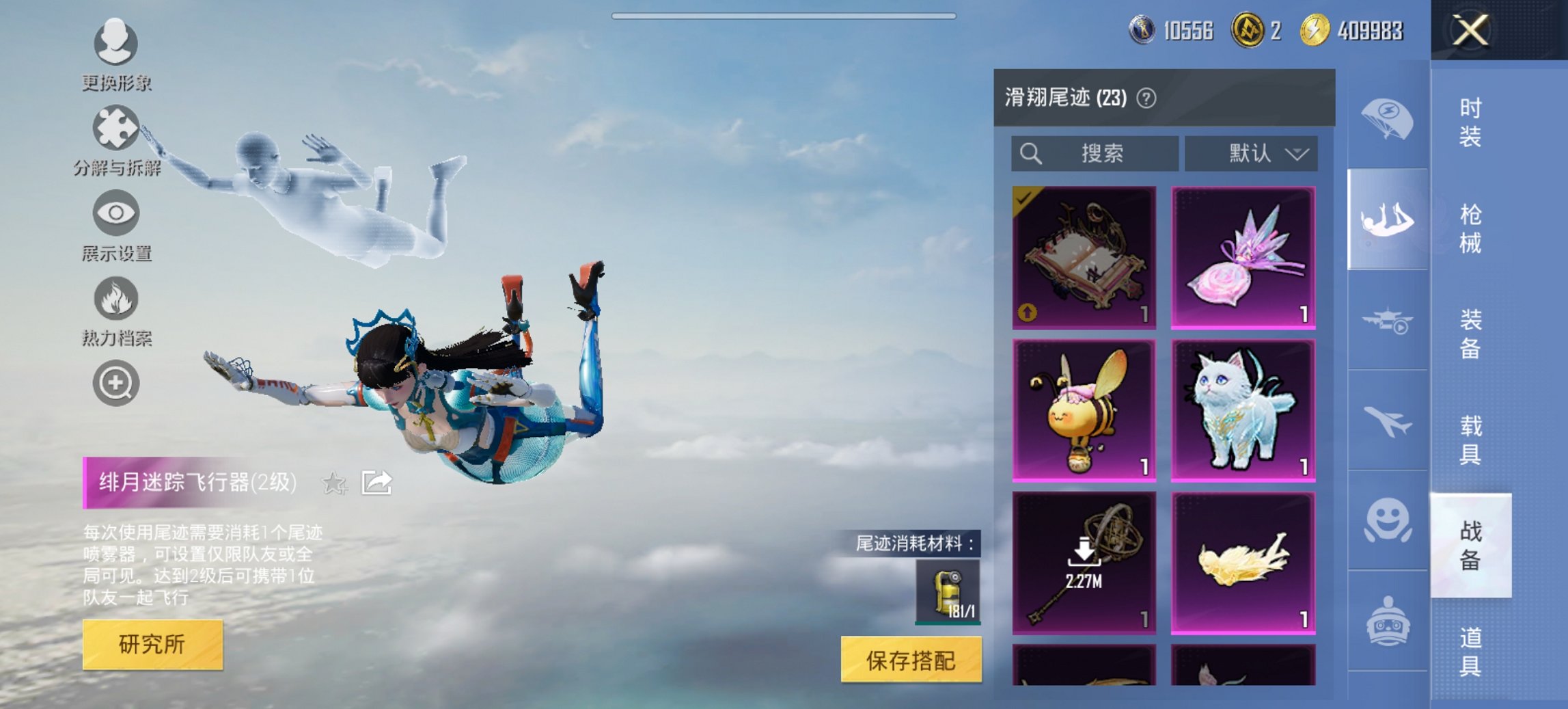The image size is (1568, 709).
Task: Open the 热力档案 flame icon
Action: (x=116, y=299)
